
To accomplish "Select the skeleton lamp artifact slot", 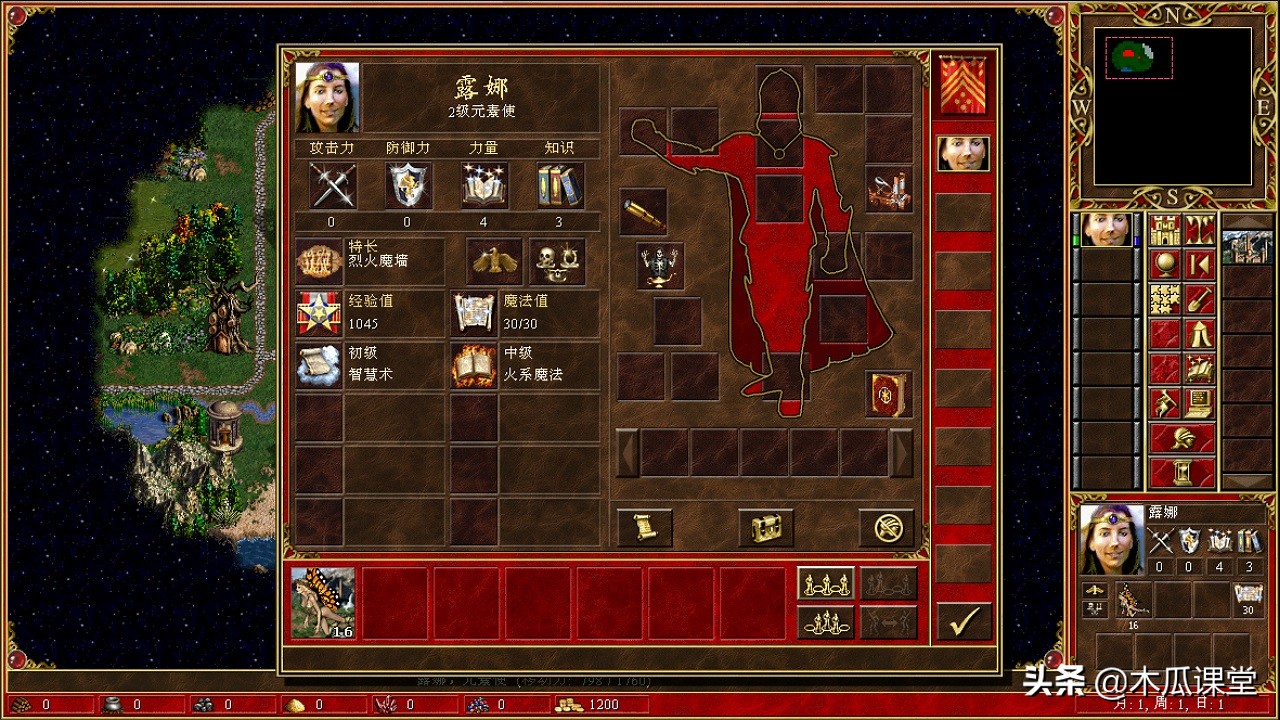I will point(660,265).
